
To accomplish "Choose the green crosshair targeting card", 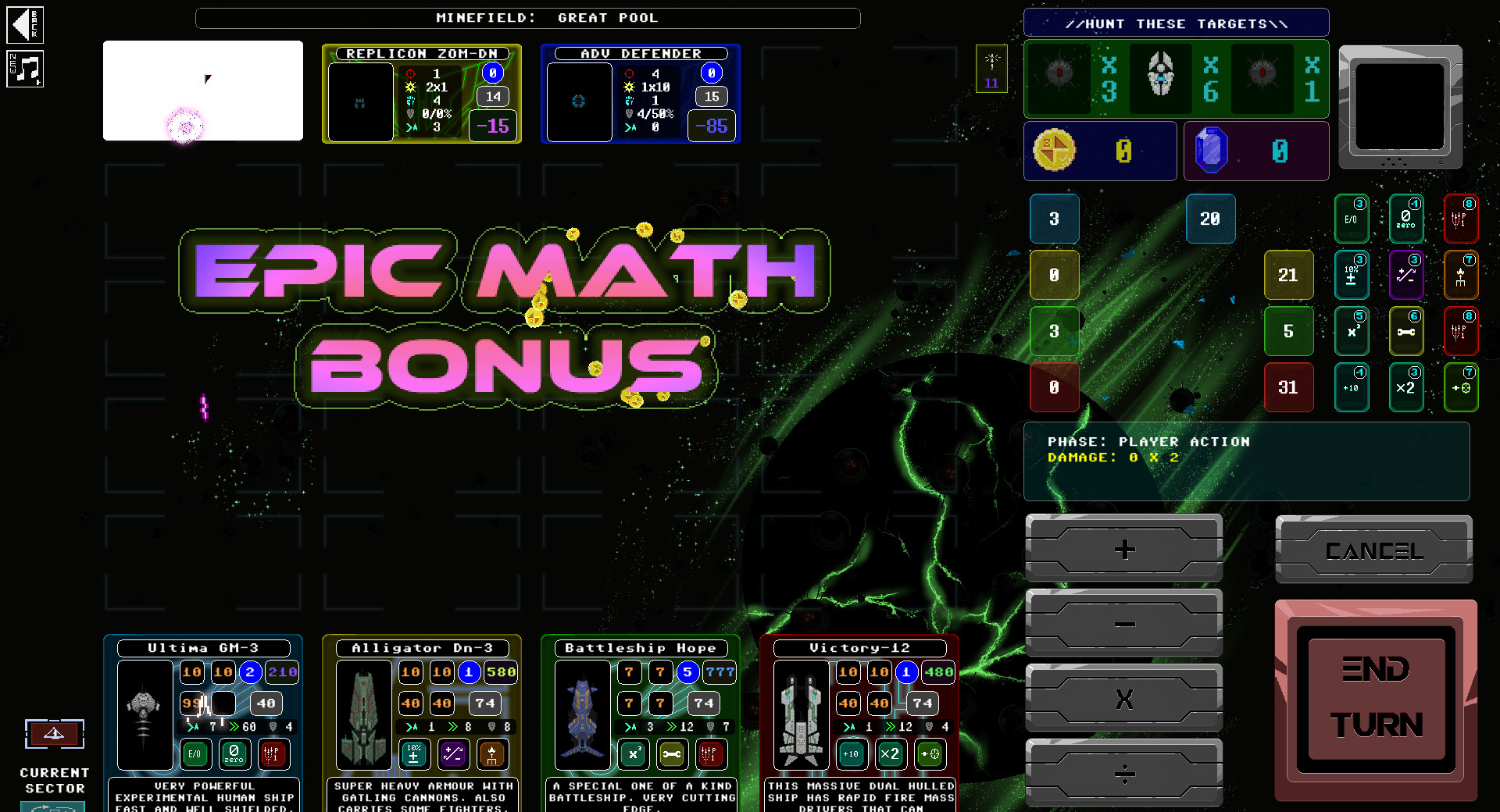I will pos(1461,387).
